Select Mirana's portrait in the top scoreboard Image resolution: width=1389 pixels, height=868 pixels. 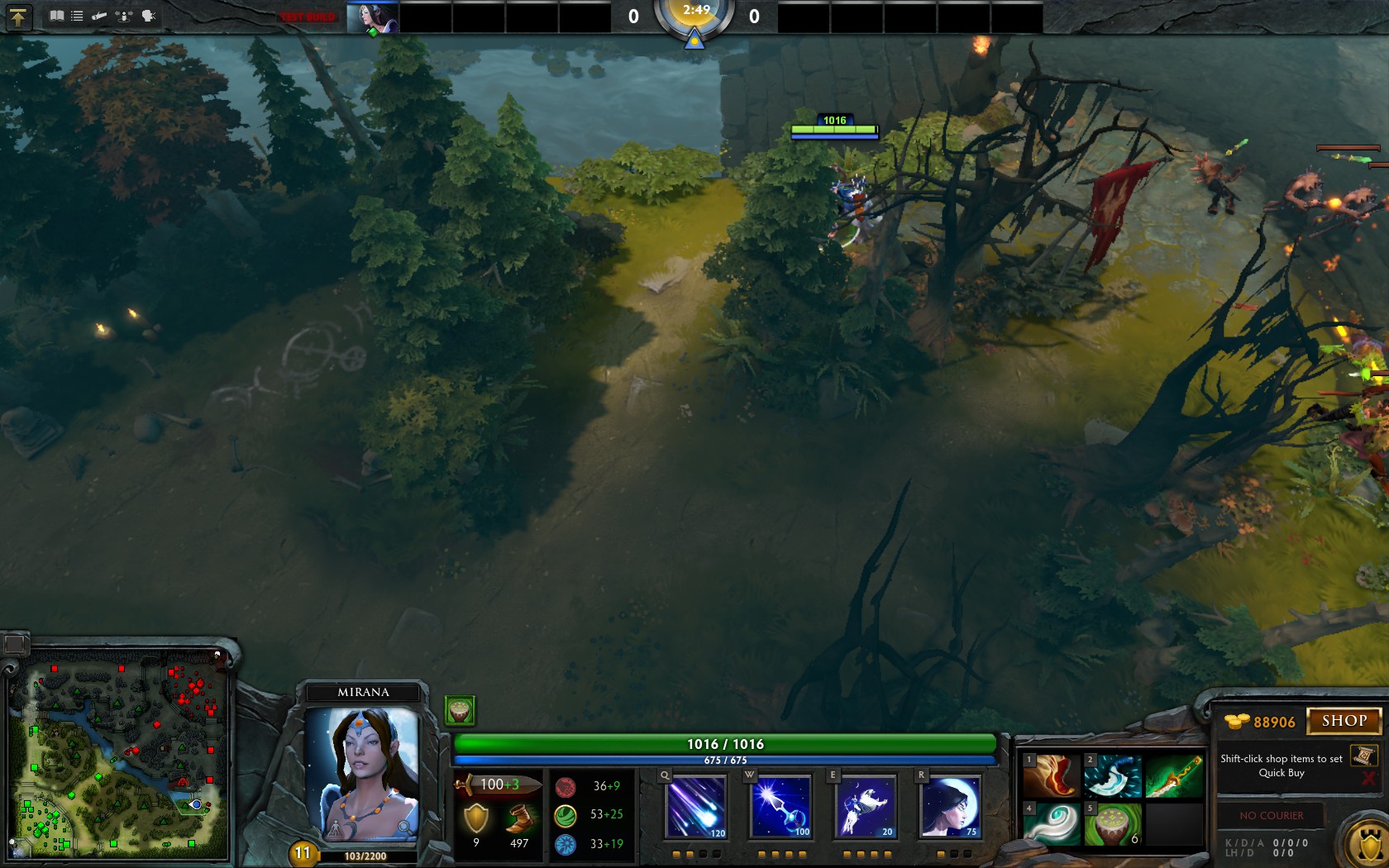coord(372,17)
